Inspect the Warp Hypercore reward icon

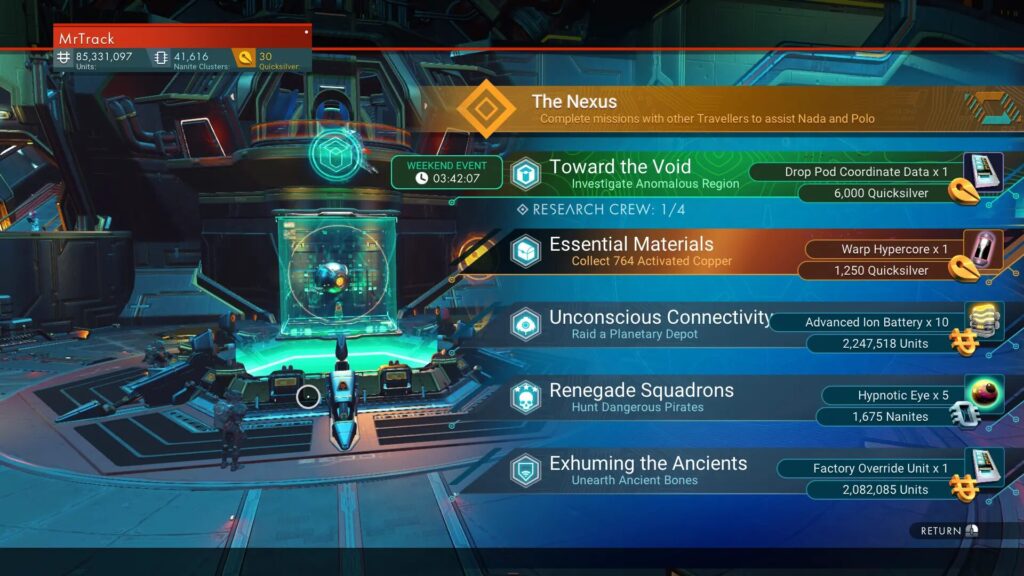tap(982, 248)
